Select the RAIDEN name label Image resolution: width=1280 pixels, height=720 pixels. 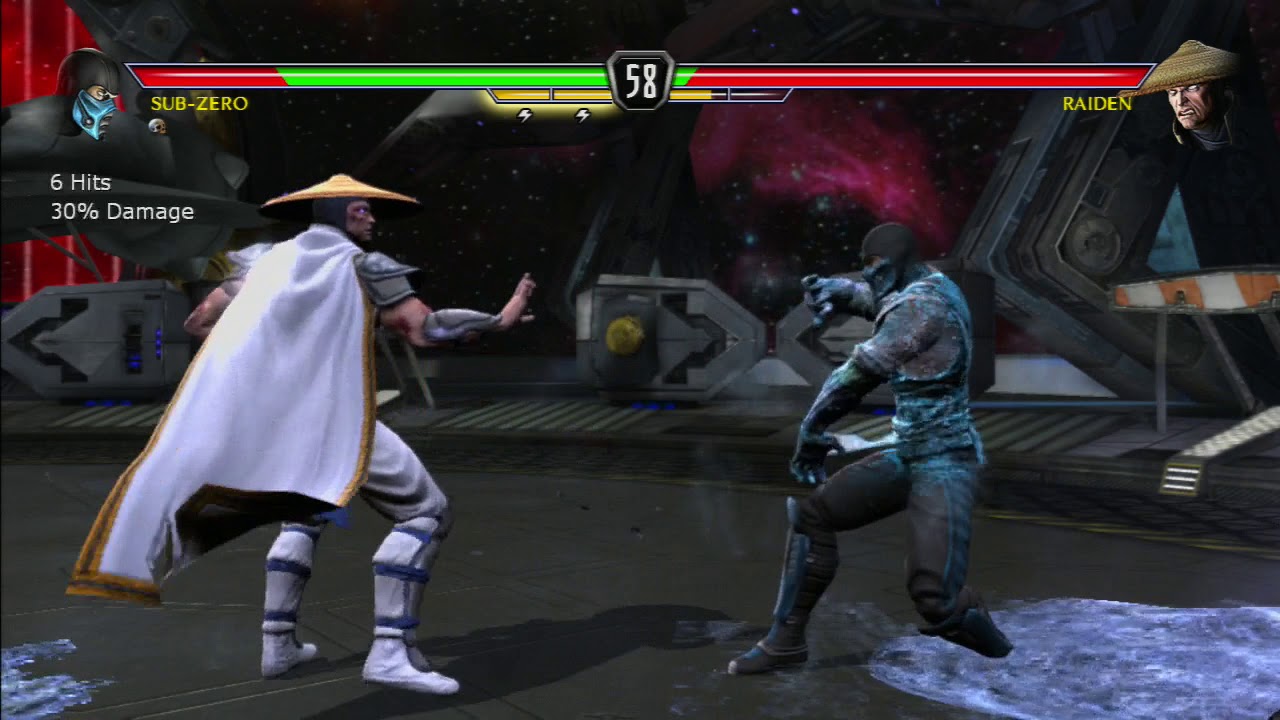pyautogui.click(x=1096, y=102)
